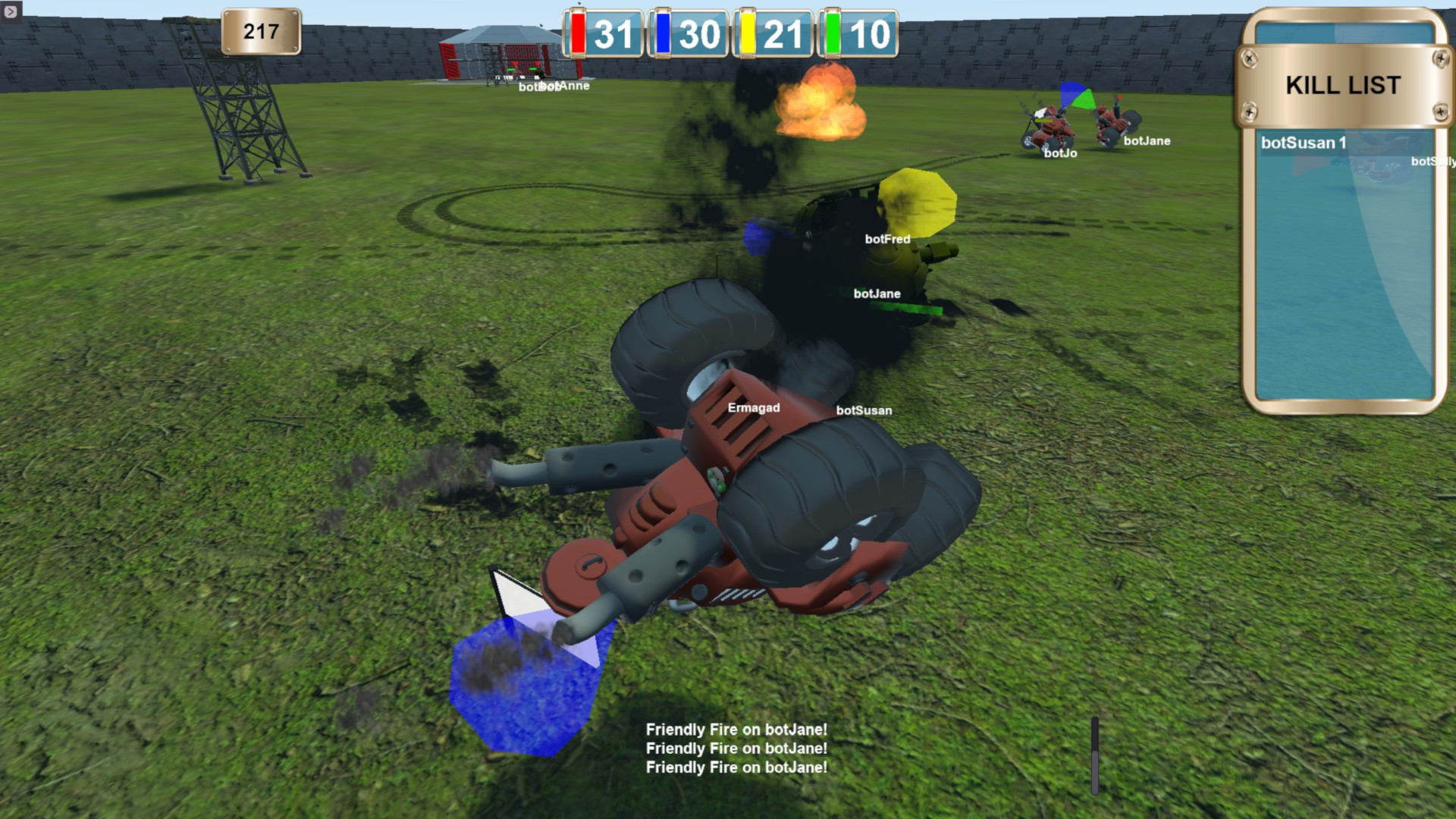Click the Ermagad player nameplate
The image size is (1456, 819).
pyautogui.click(x=755, y=407)
